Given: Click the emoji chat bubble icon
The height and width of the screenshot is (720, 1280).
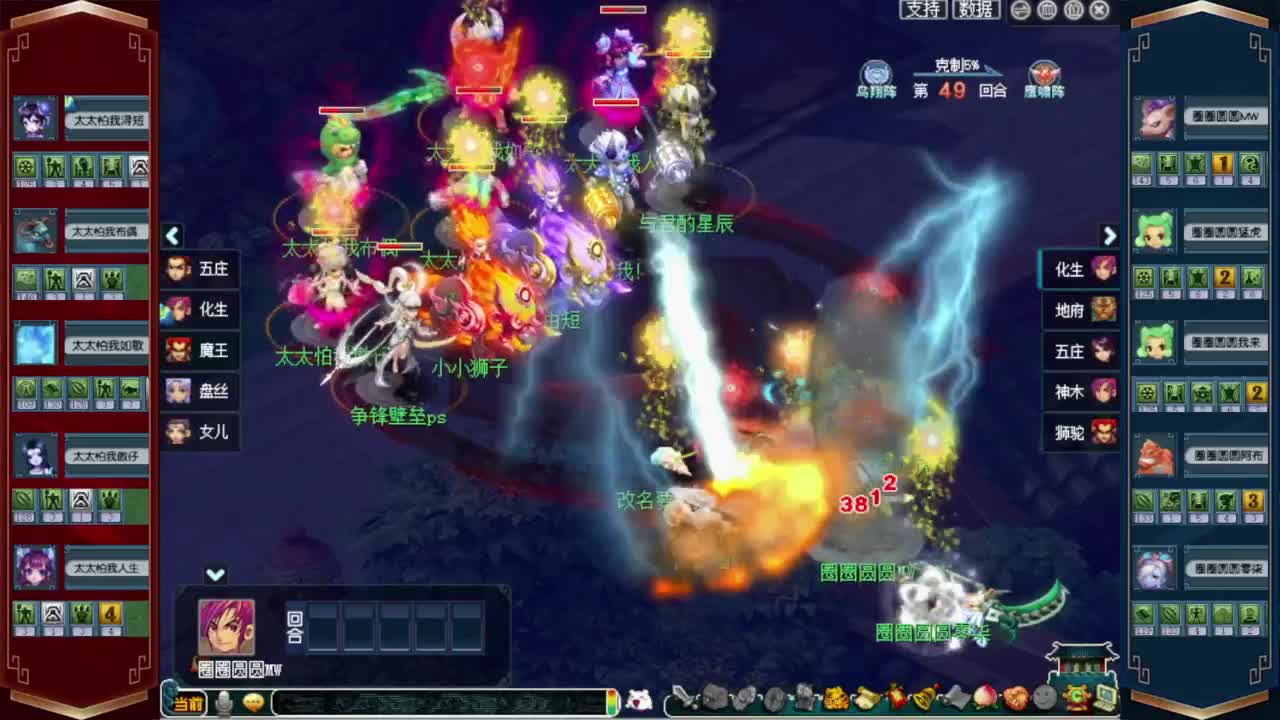Looking at the screenshot, I should point(254,701).
